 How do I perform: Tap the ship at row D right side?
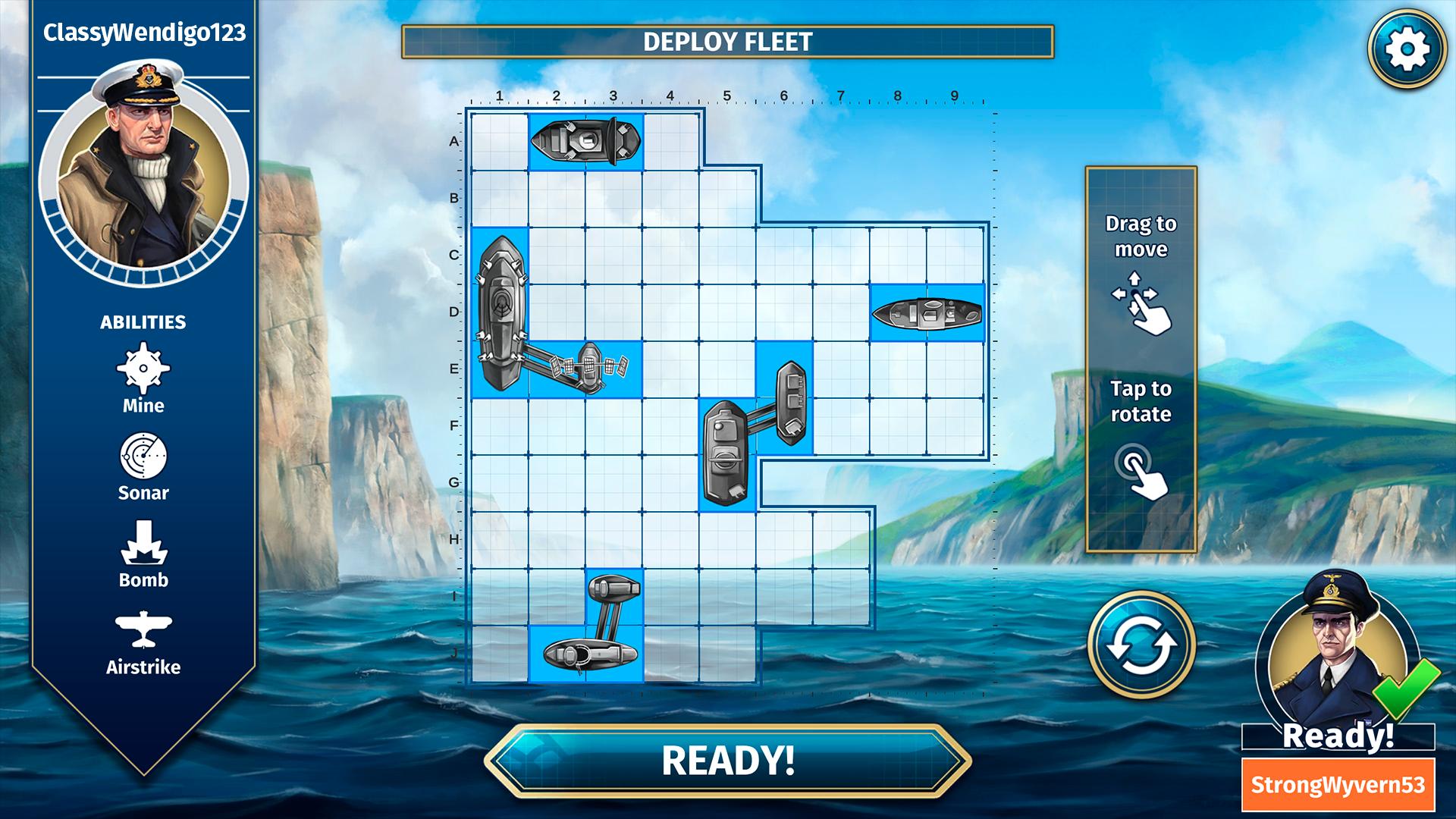click(927, 313)
